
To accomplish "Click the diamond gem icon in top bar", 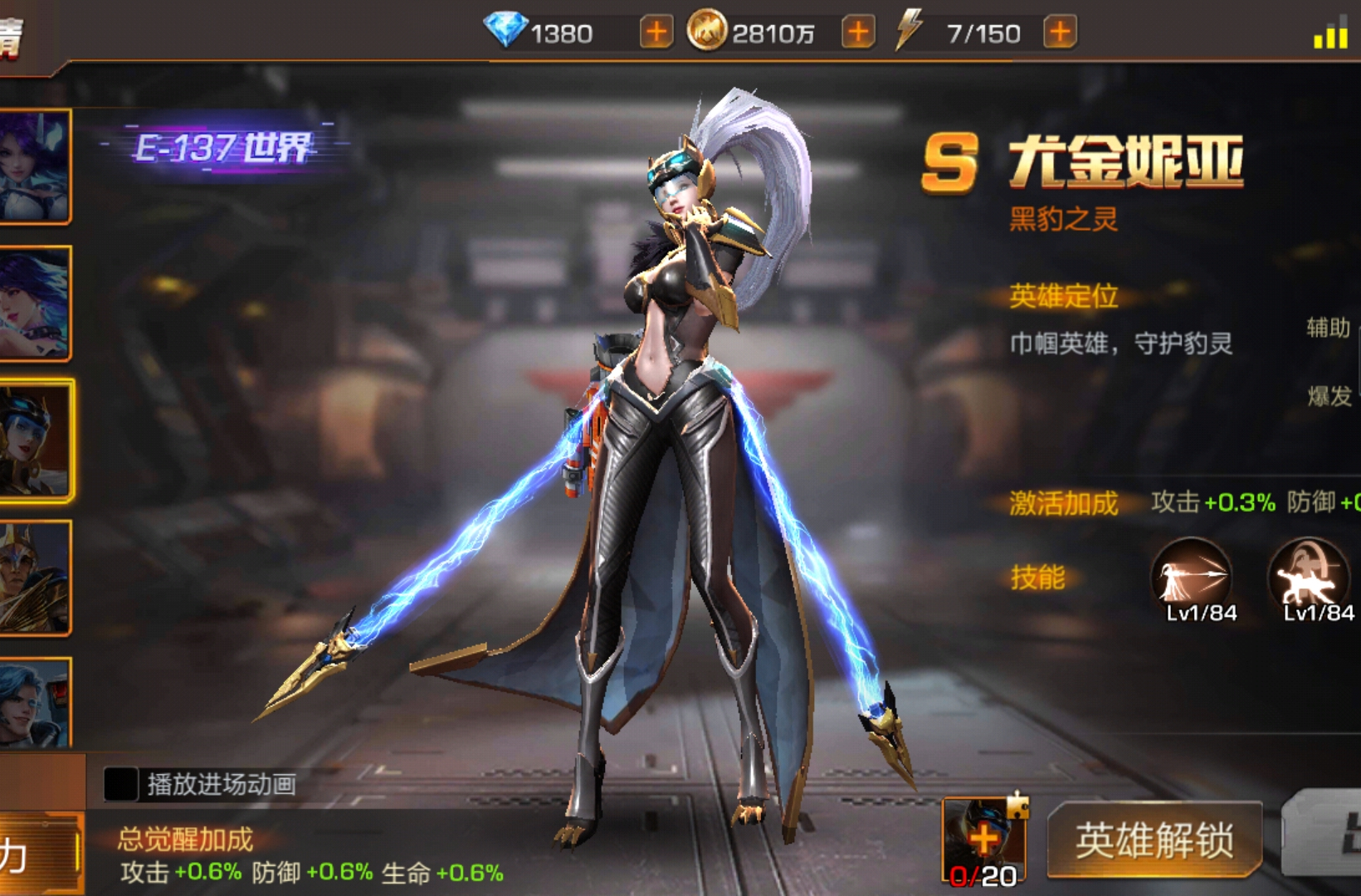I will [x=505, y=32].
